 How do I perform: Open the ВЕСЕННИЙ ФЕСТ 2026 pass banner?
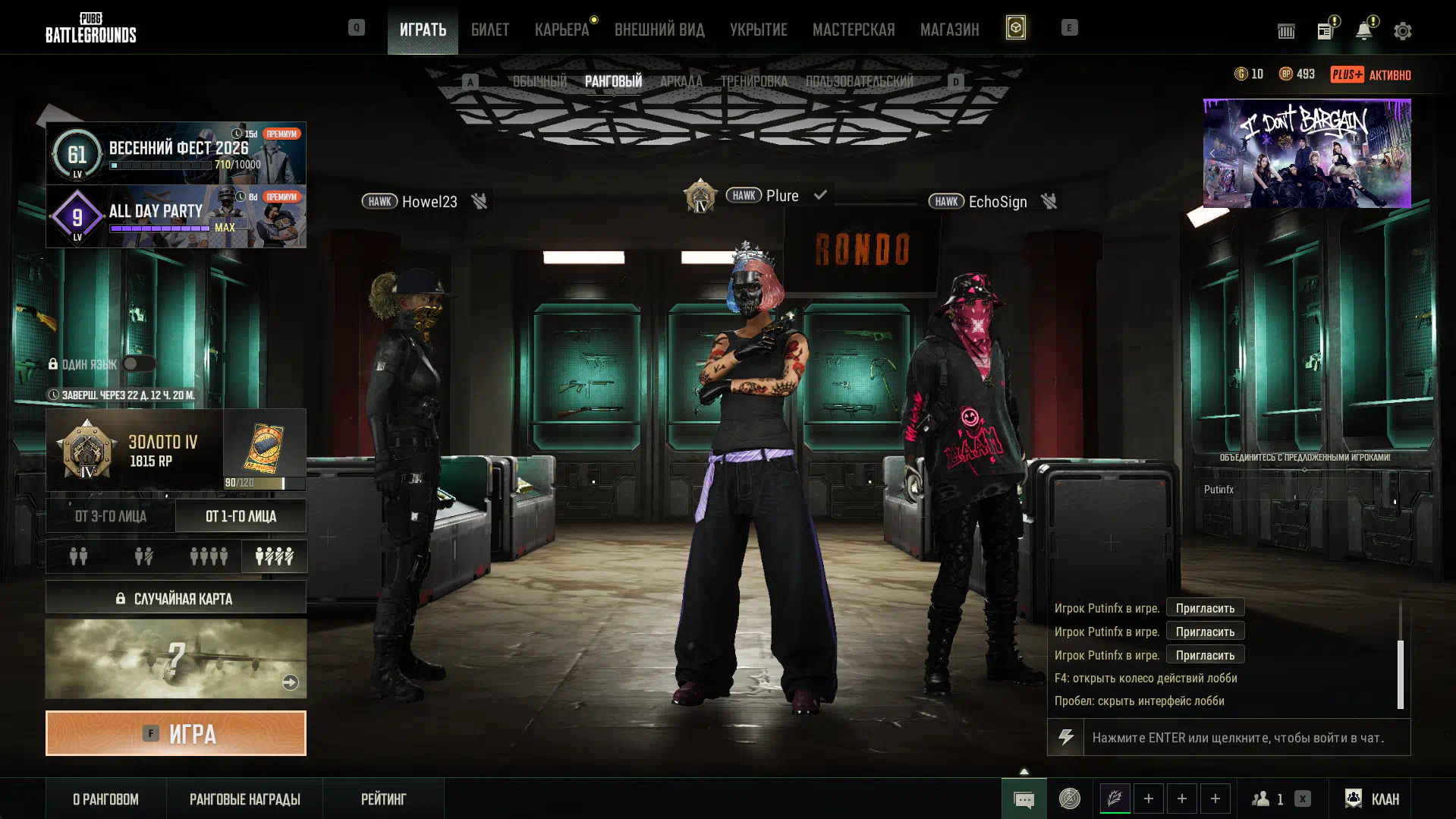coord(175,153)
